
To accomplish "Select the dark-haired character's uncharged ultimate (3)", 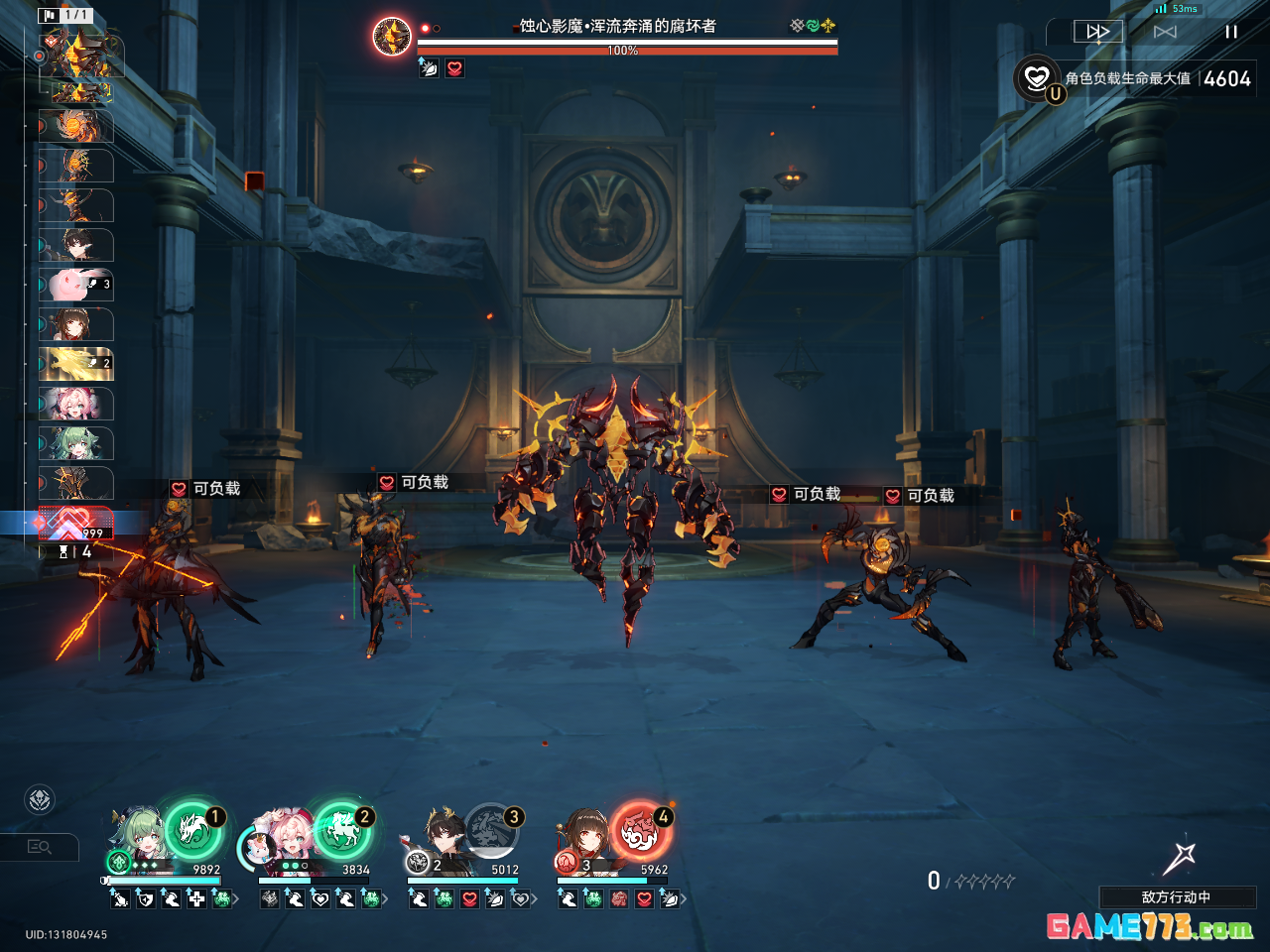I will pos(491,830).
